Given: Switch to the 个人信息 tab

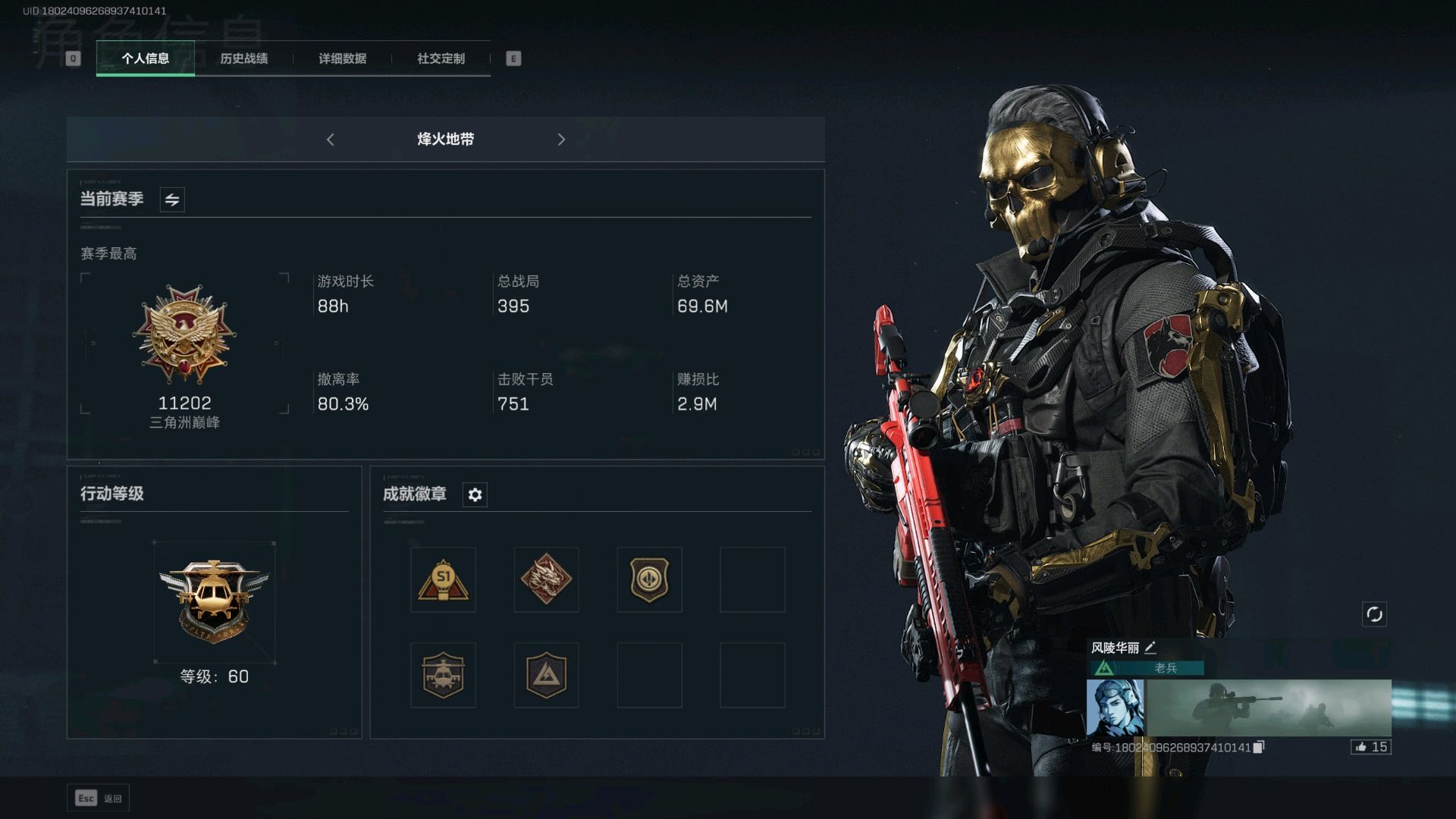Looking at the screenshot, I should tap(145, 58).
